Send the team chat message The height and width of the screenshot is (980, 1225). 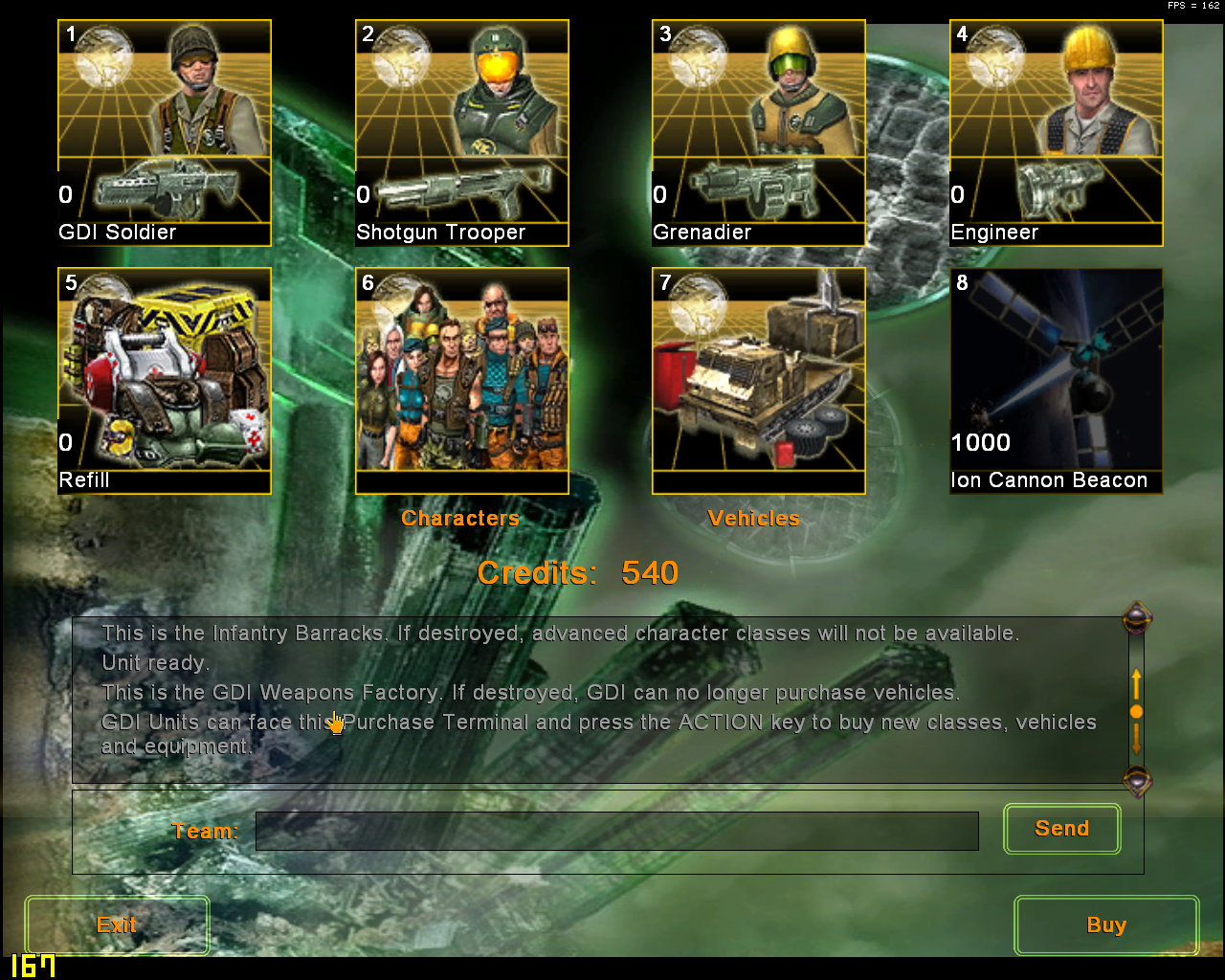point(1061,829)
